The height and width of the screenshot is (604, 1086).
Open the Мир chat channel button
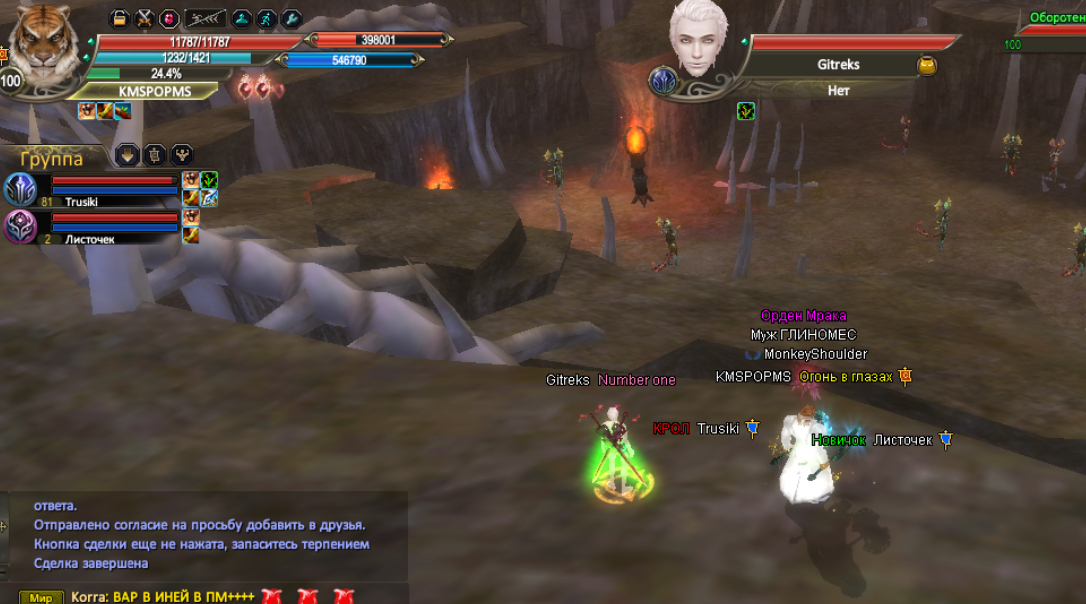(41, 597)
